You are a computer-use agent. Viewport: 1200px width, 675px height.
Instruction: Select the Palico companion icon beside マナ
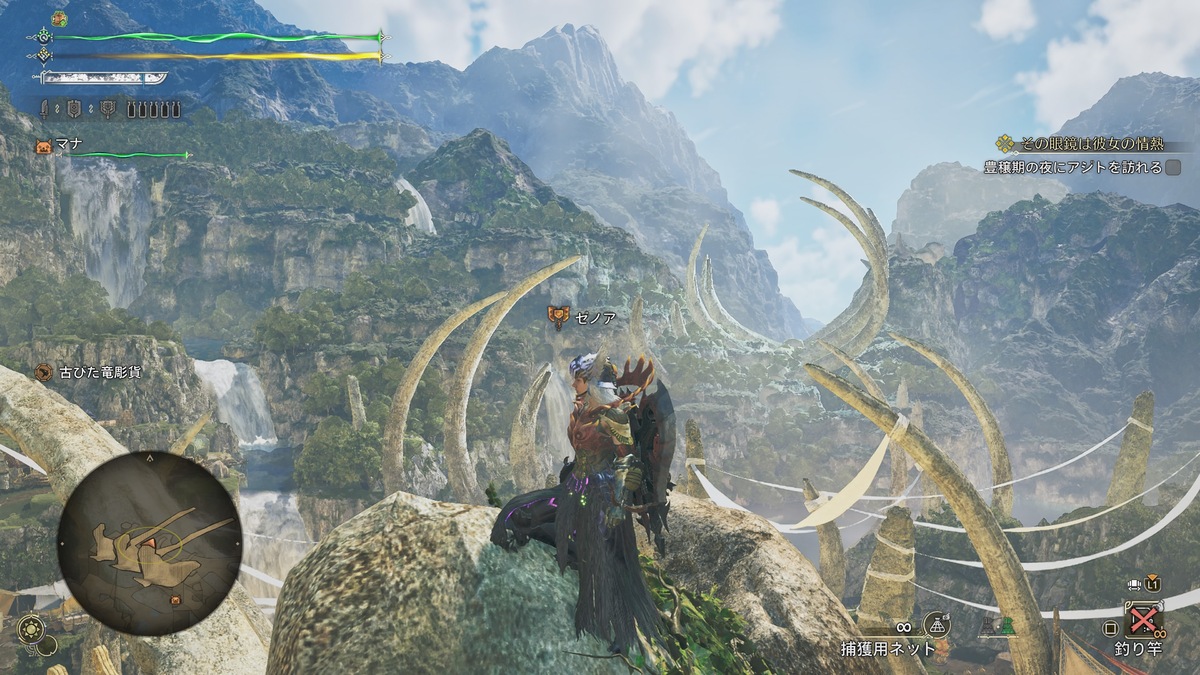(x=43, y=147)
